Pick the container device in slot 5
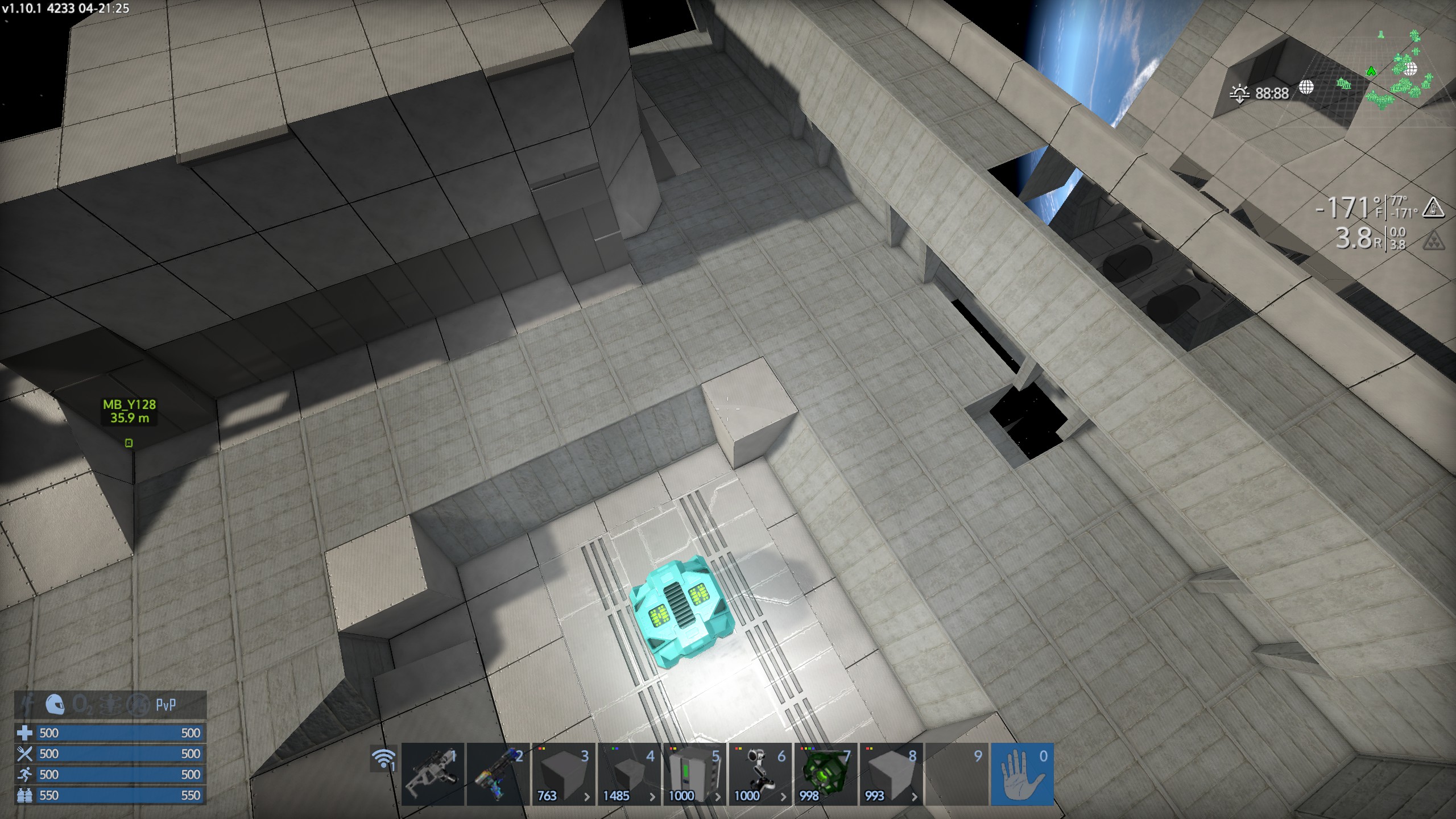Viewport: 1456px width, 819px height. pos(694,774)
